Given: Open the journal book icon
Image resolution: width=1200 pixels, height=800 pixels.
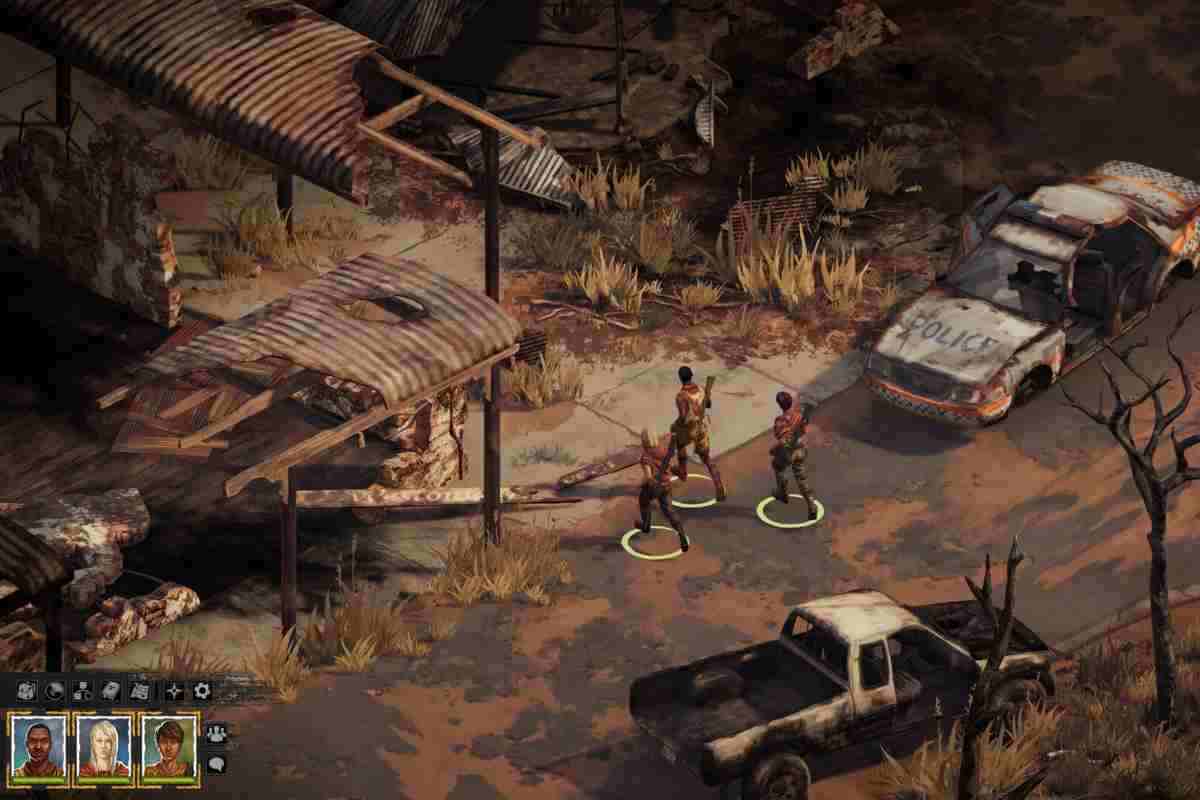Looking at the screenshot, I should (x=111, y=690).
